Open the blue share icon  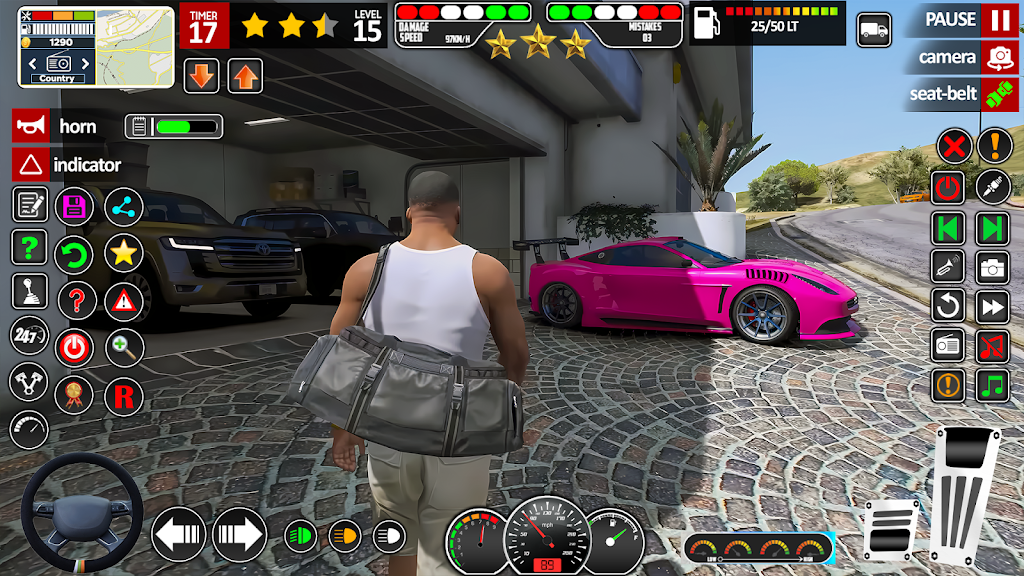click(124, 206)
